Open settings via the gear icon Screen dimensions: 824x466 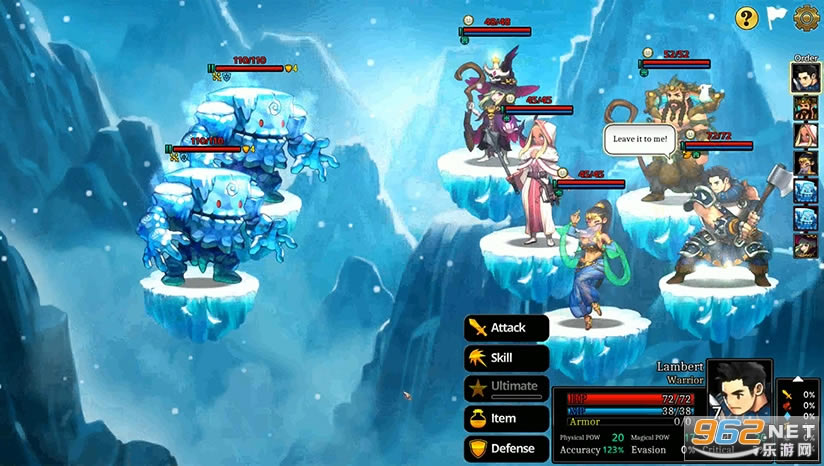[806, 17]
